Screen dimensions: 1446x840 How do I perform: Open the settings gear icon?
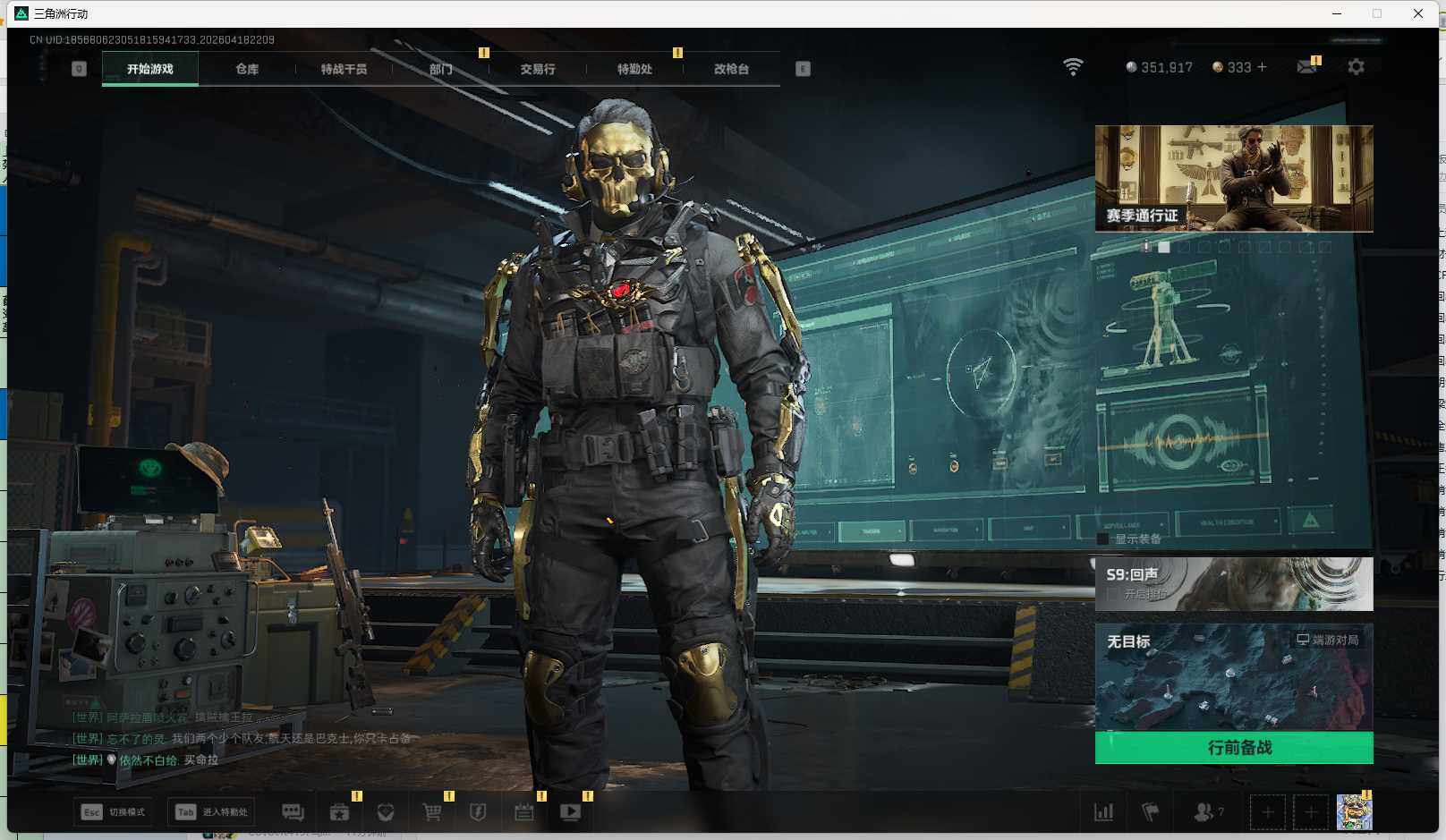click(1356, 67)
